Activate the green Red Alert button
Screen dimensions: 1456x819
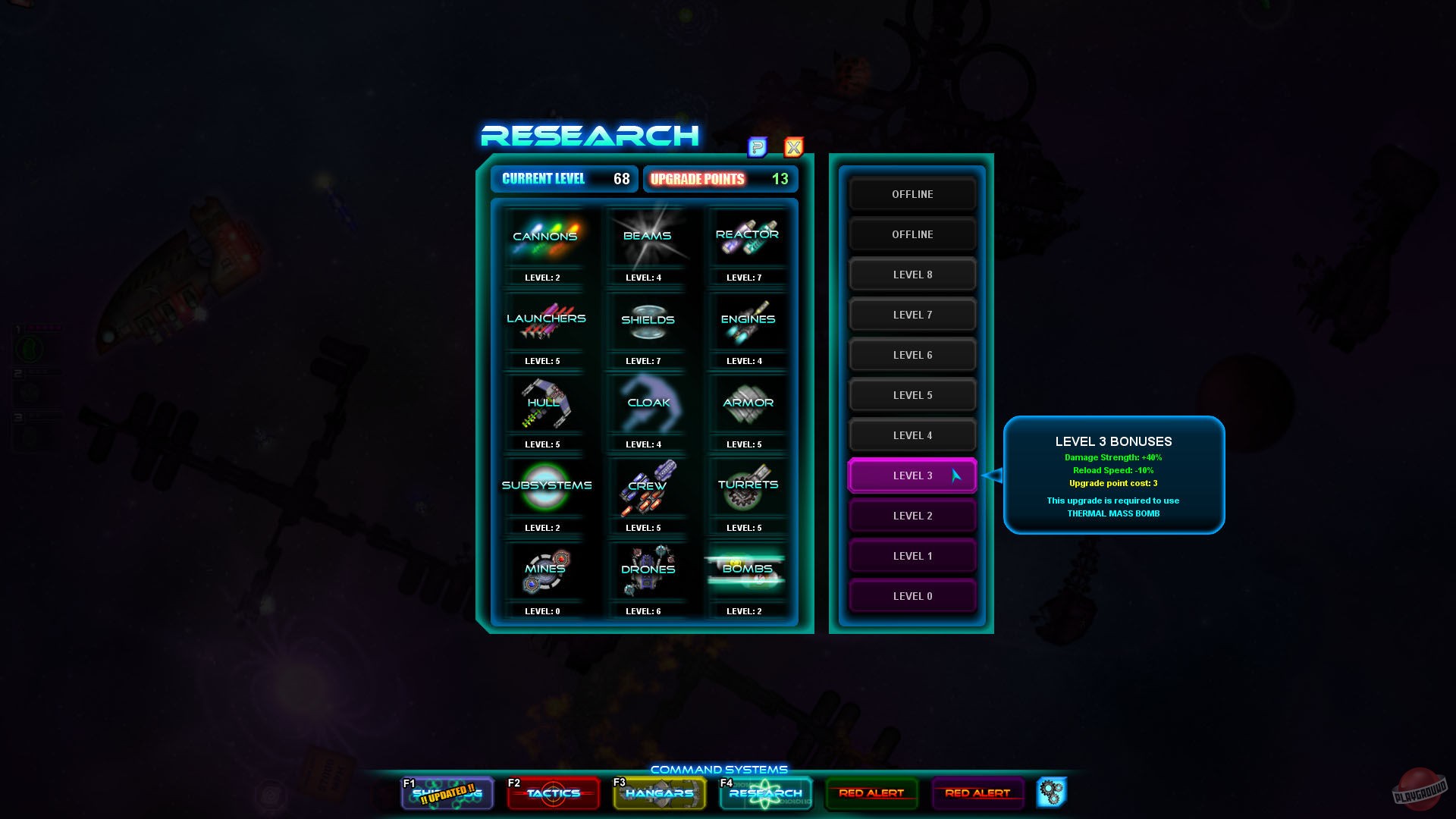(871, 793)
